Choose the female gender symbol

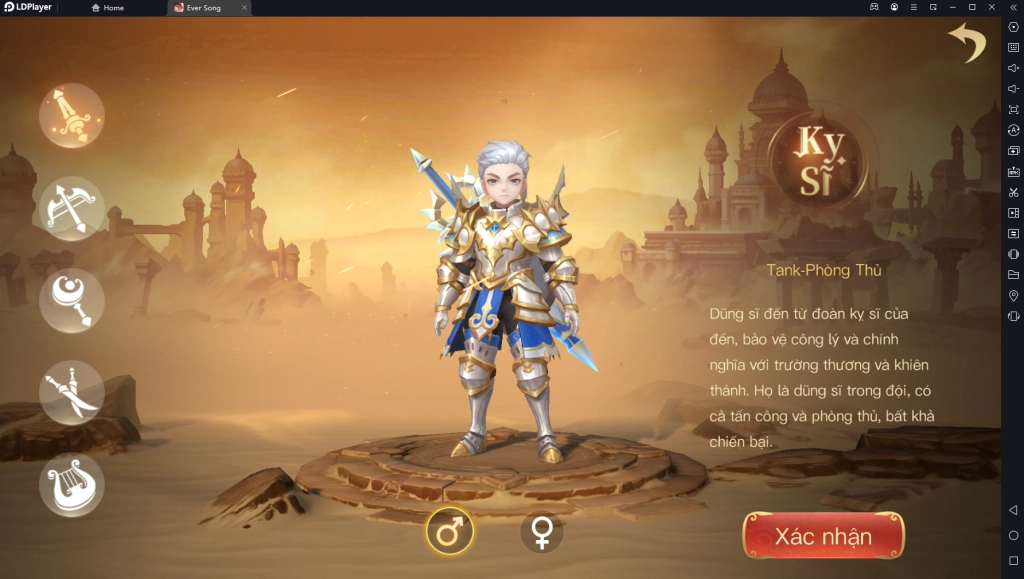pyautogui.click(x=541, y=532)
